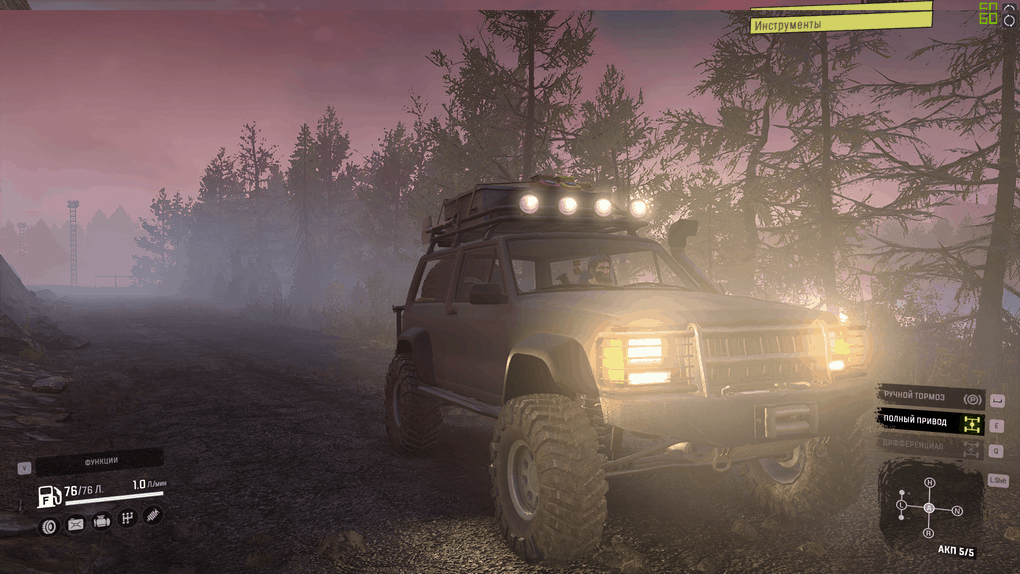Select the A automatic gear position
This screenshot has height=574, width=1020.
point(929,508)
